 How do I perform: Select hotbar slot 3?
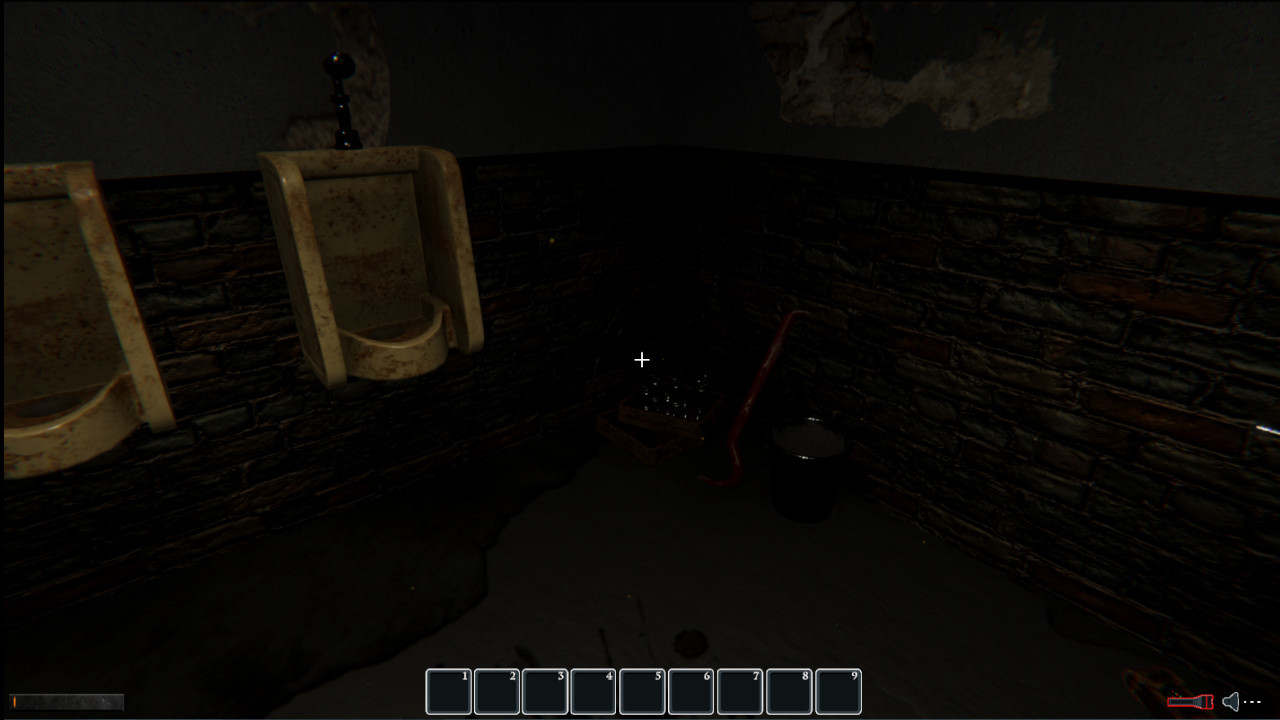[545, 691]
